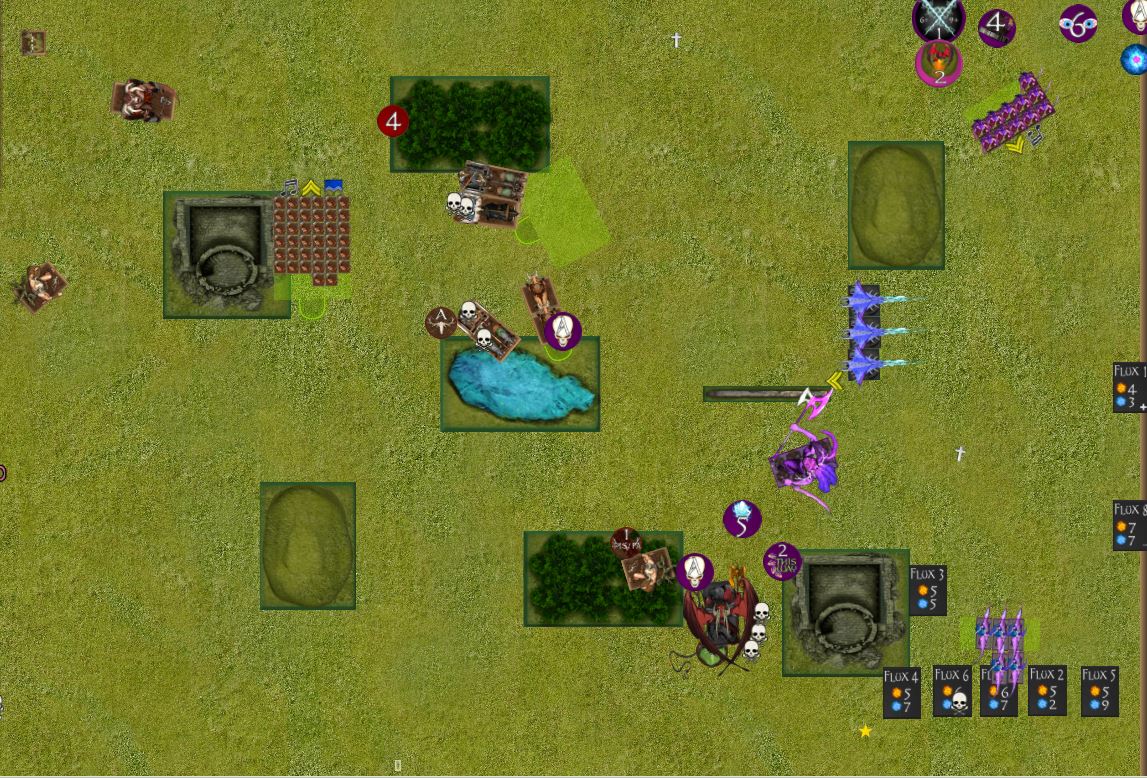Choose the purple eyes token numbered 6
This screenshot has width=1147, height=778.
coord(1078,24)
